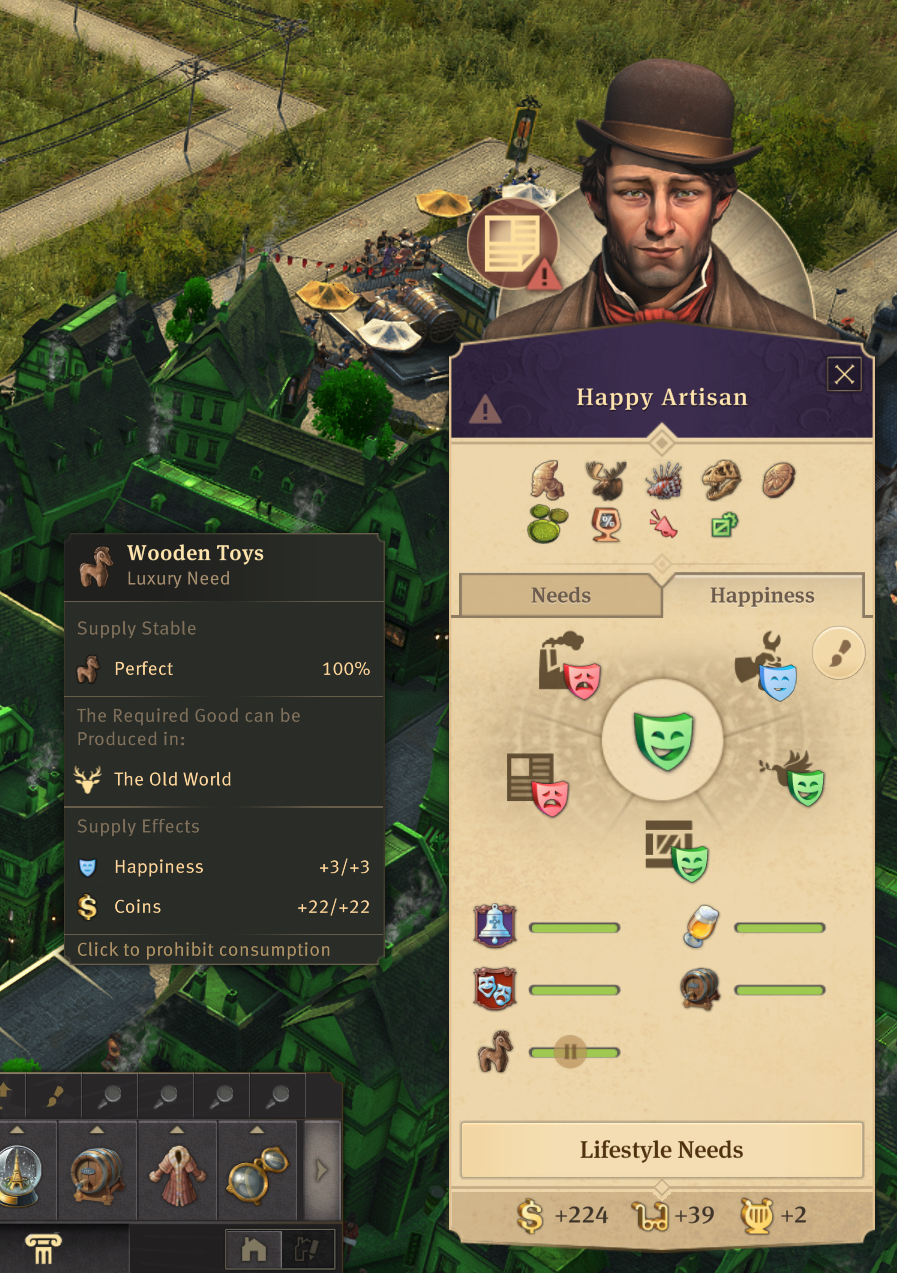Screen dimensions: 897x1273
Task: Open the Lifestyle Needs section
Action: [661, 1150]
